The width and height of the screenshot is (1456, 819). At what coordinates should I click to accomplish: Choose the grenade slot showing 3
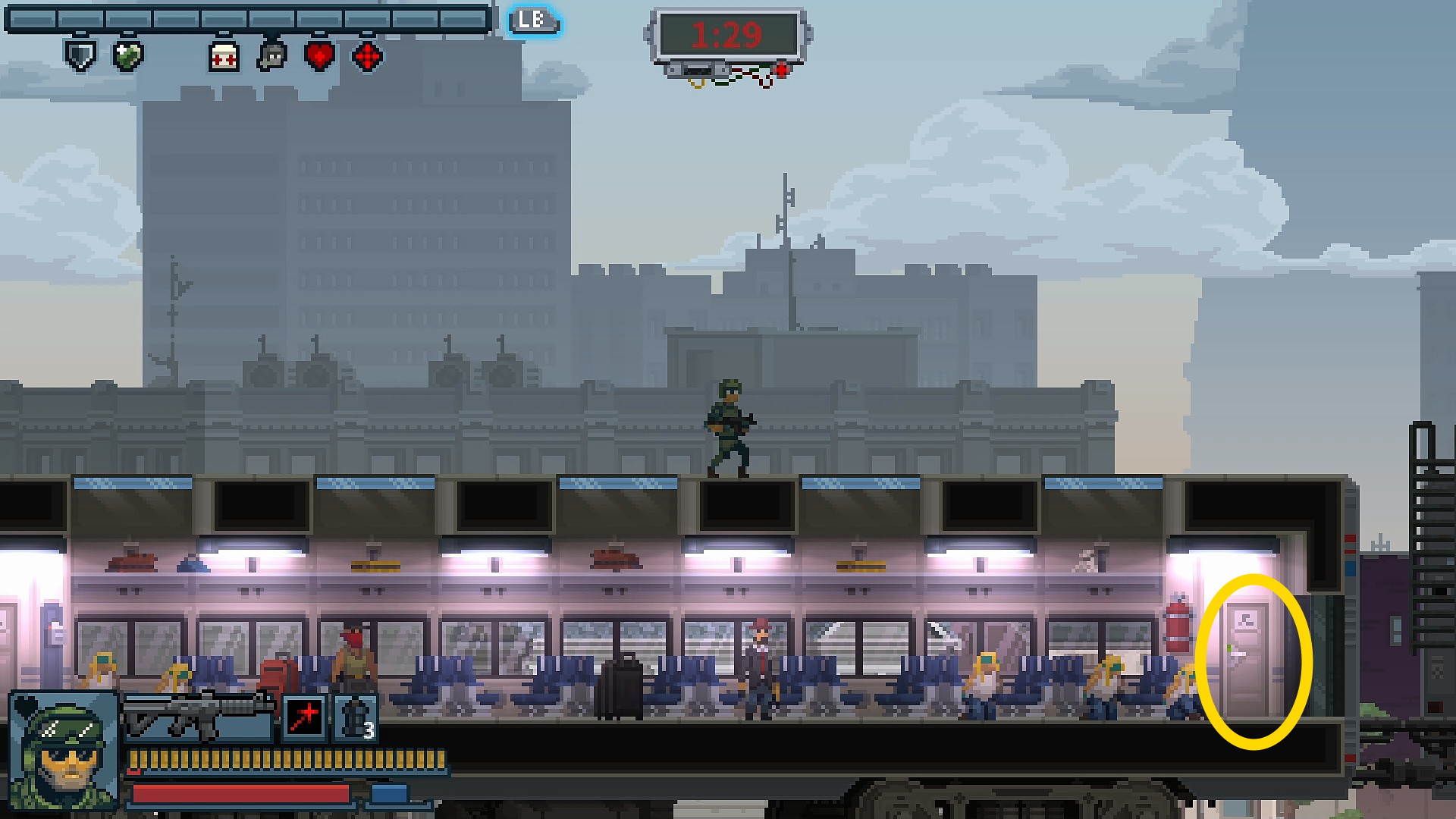tap(355, 717)
